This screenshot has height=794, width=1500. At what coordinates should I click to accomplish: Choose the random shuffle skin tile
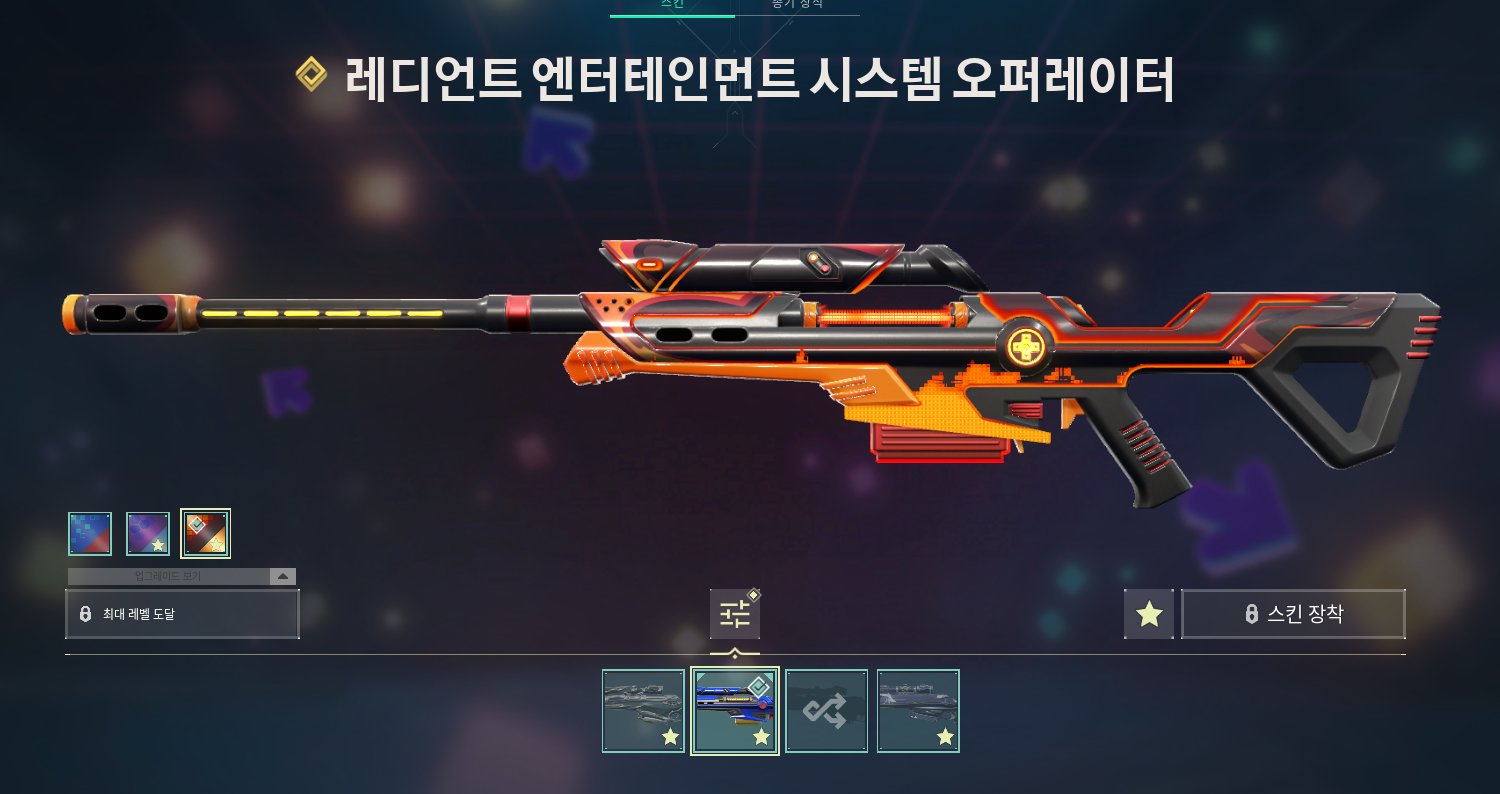827,711
